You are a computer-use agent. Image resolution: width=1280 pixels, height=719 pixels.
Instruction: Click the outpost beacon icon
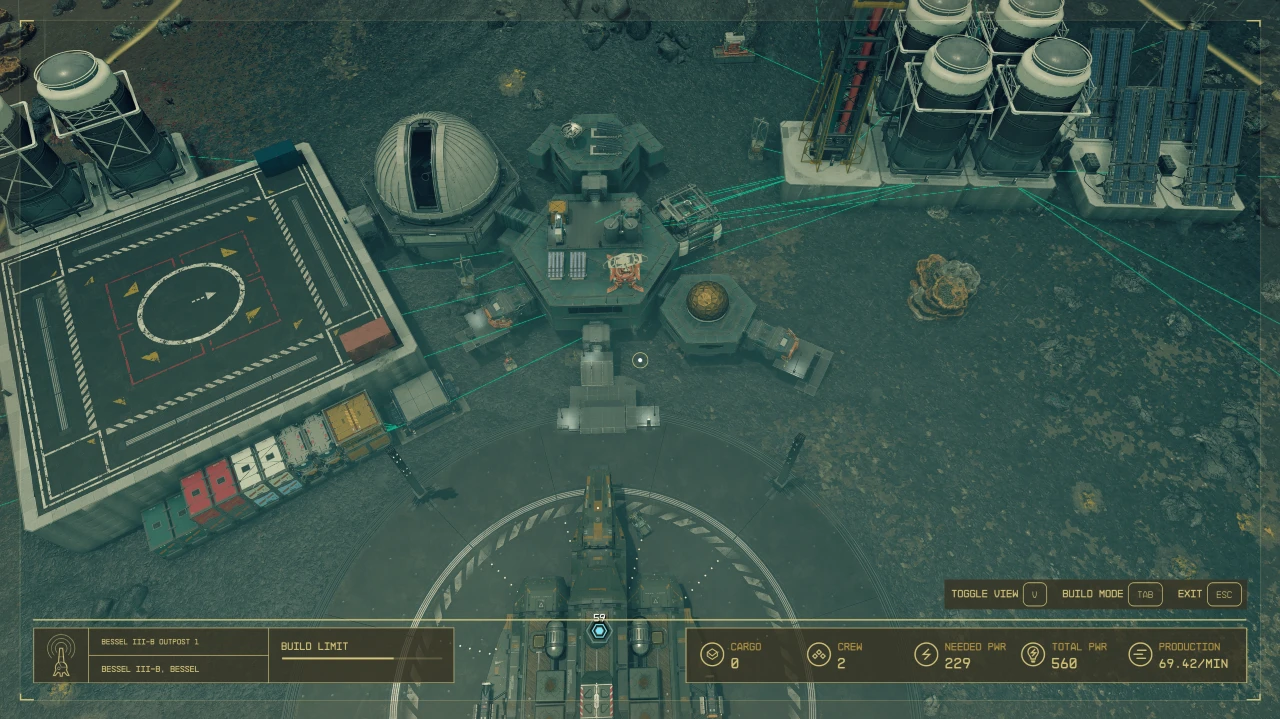[60, 655]
